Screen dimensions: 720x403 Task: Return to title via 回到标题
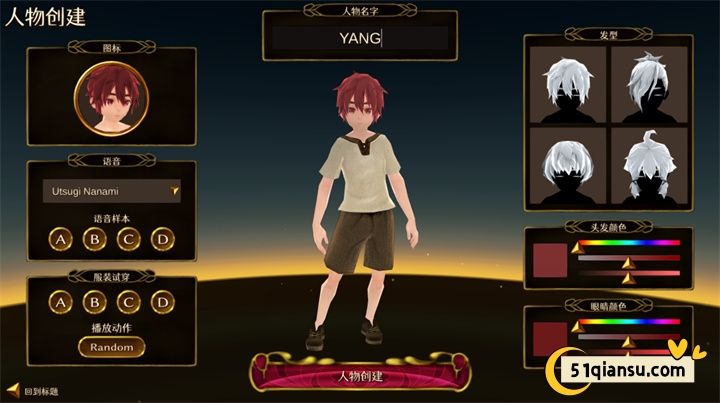(38, 390)
